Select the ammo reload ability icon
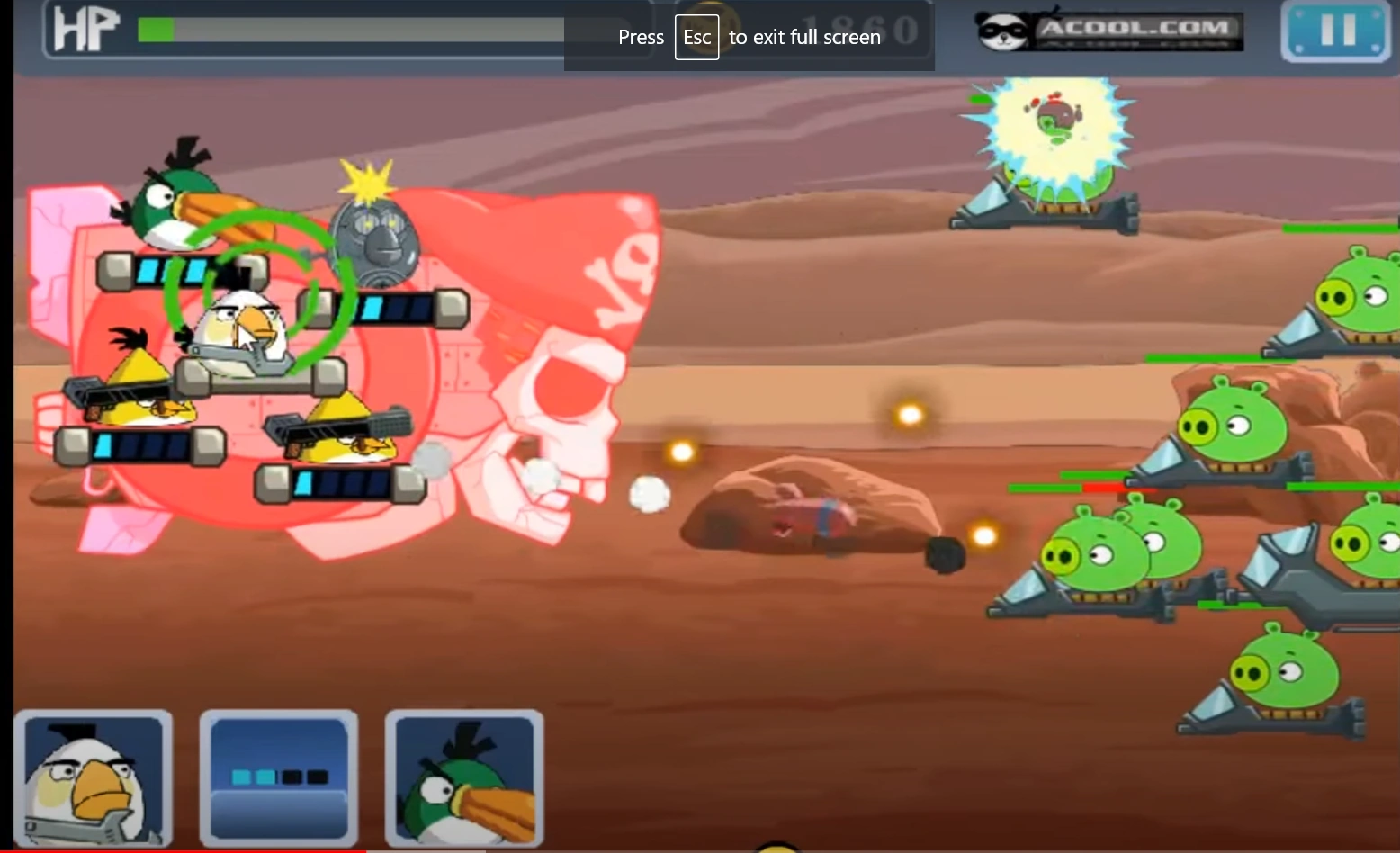The width and height of the screenshot is (1400, 853). click(x=278, y=777)
